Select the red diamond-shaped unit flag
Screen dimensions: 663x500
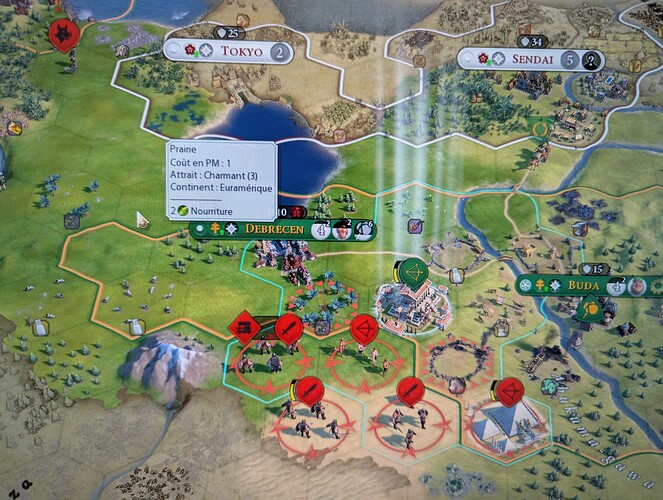pos(243,326)
